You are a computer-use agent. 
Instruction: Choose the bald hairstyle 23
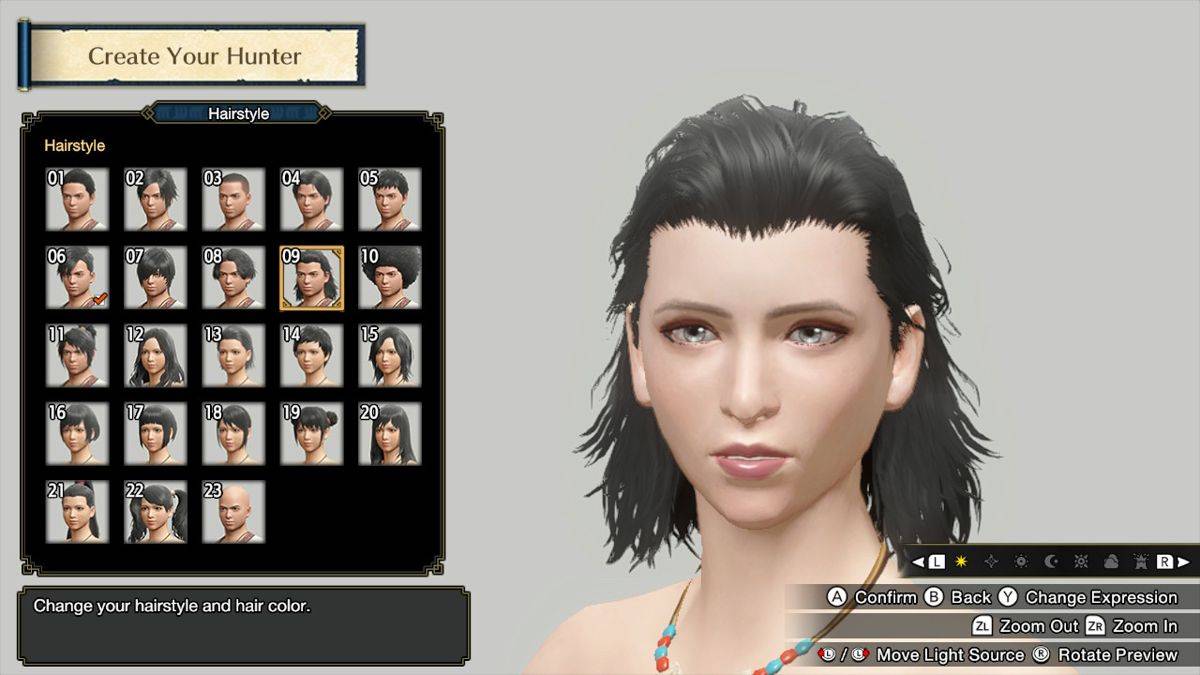pos(233,511)
